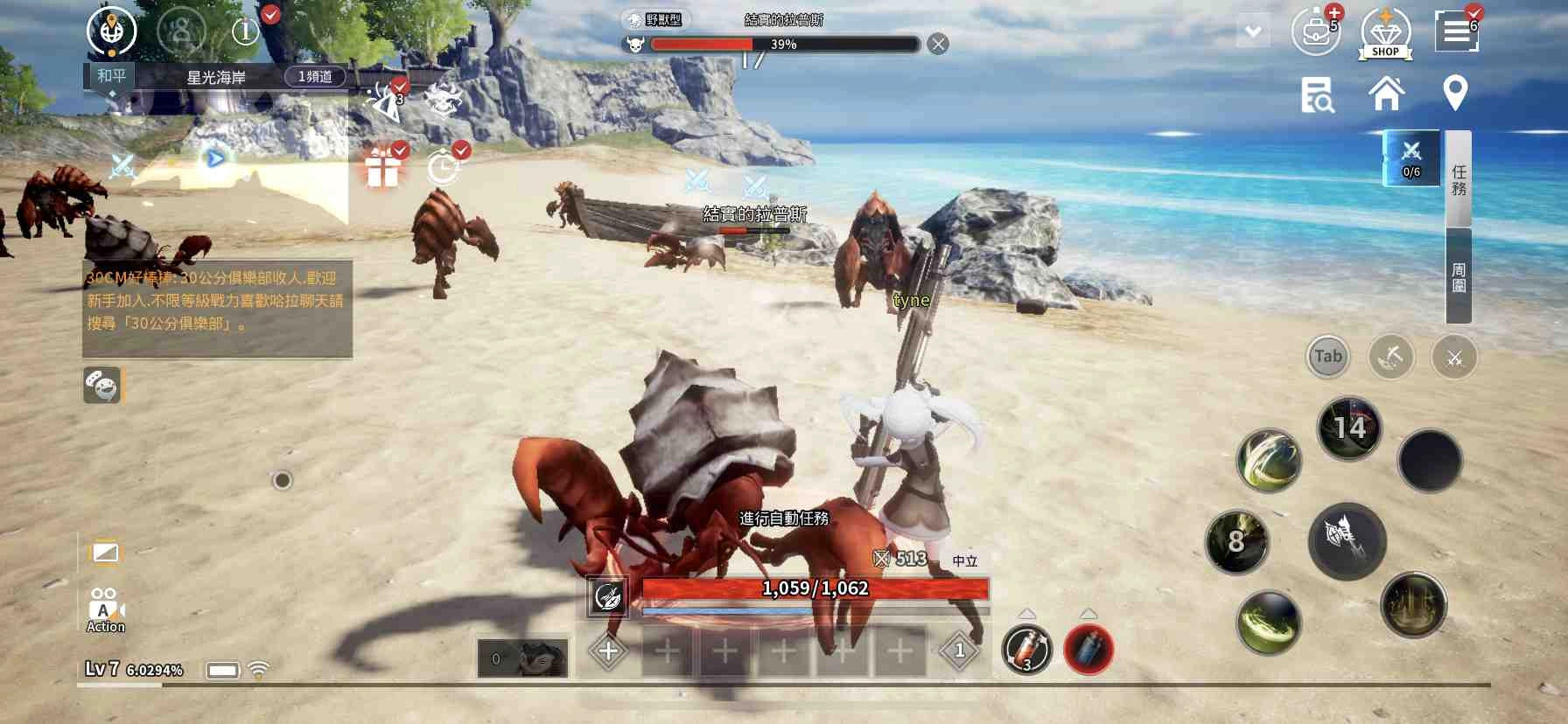Open the 30公分俱樂部 chat message box

(217, 309)
